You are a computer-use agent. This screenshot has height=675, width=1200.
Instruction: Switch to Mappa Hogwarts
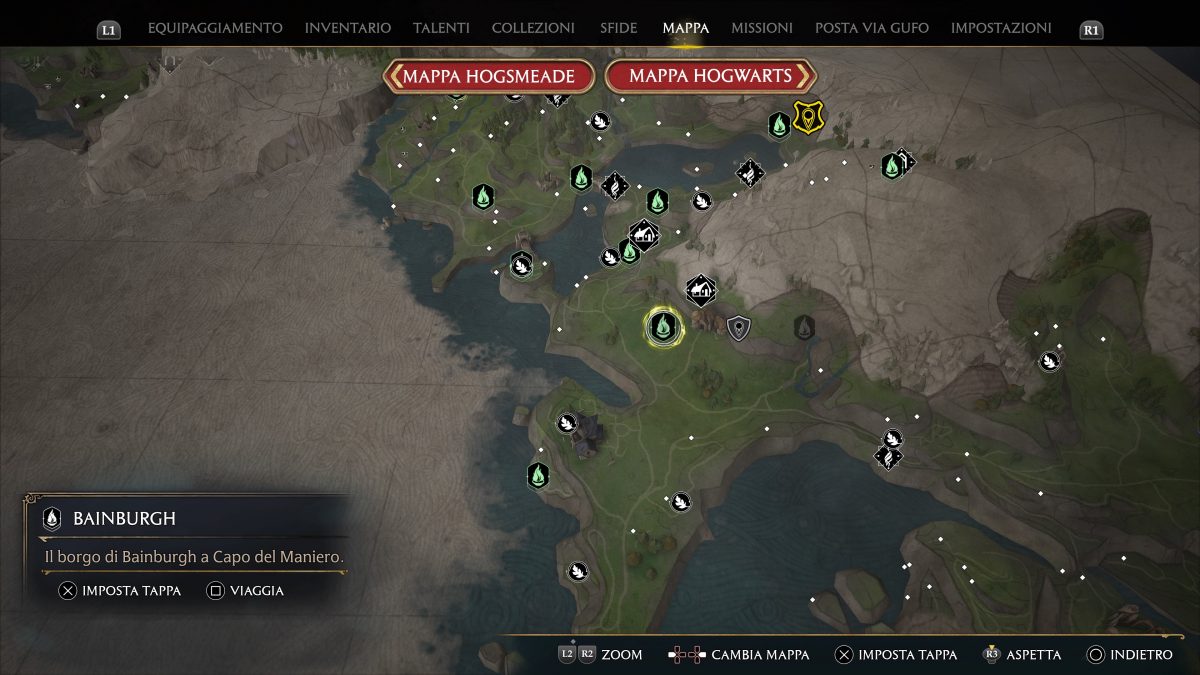point(711,76)
